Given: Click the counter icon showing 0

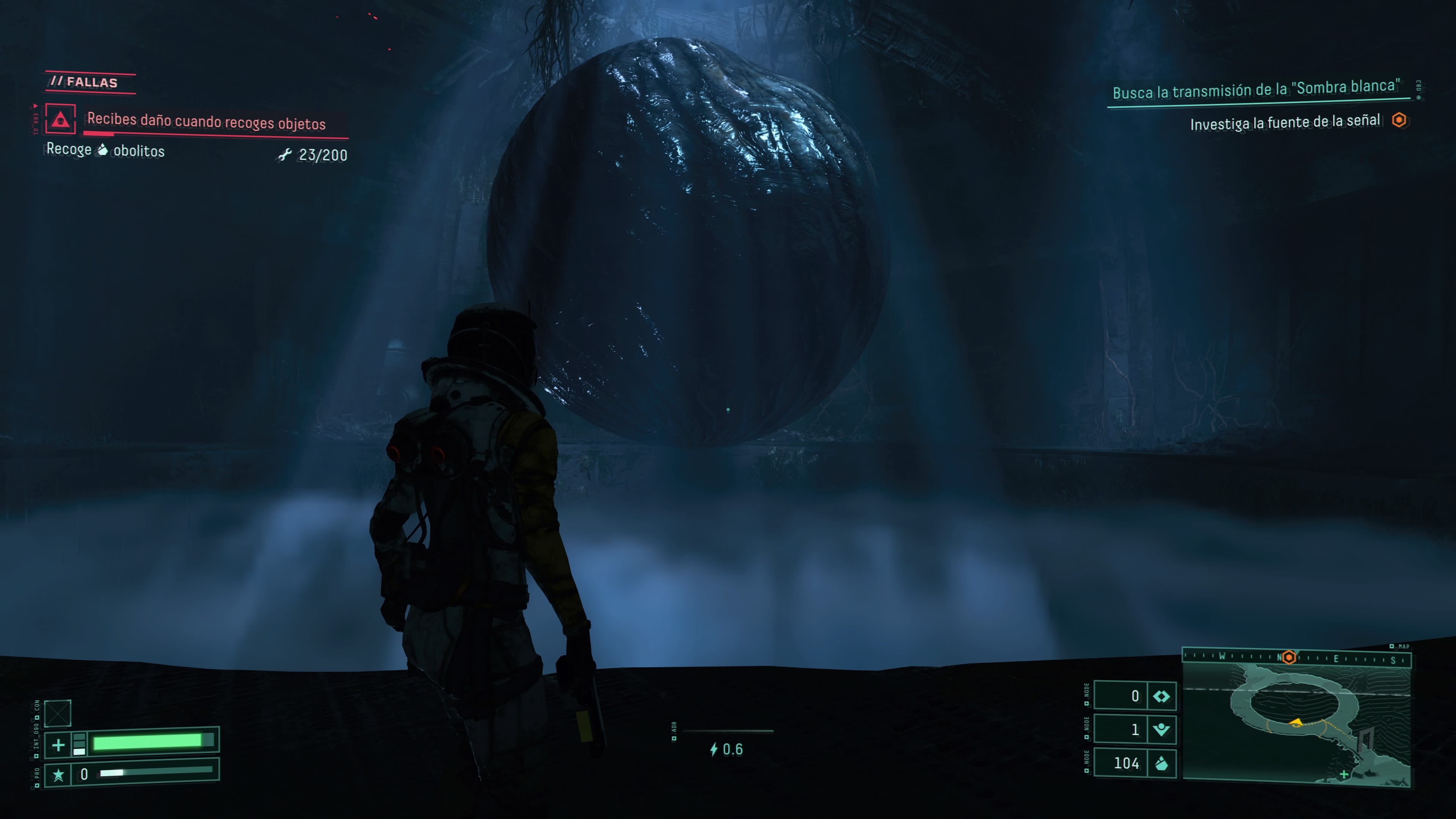Looking at the screenshot, I should point(1161,697).
